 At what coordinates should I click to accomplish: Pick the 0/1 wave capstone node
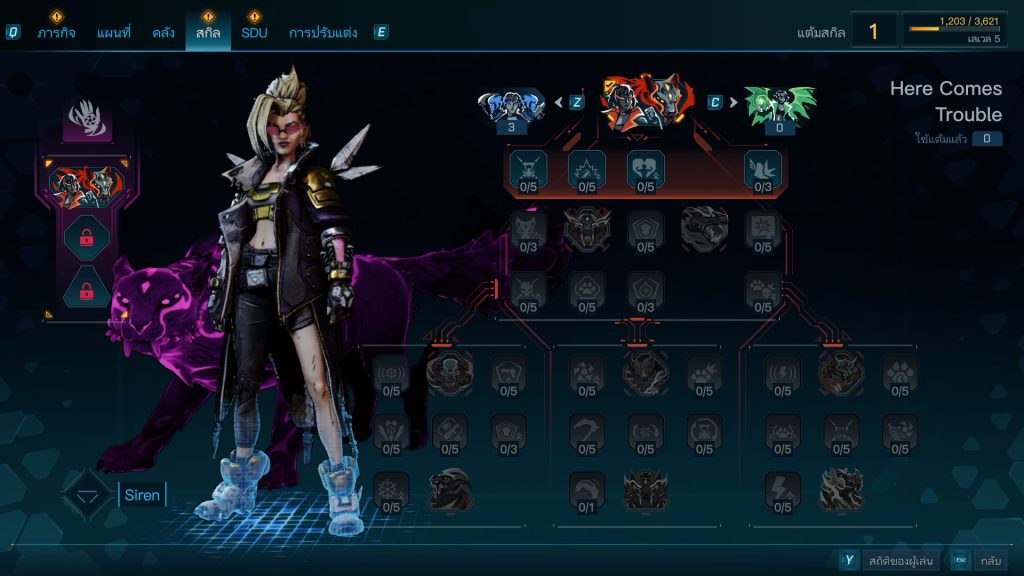[587, 490]
